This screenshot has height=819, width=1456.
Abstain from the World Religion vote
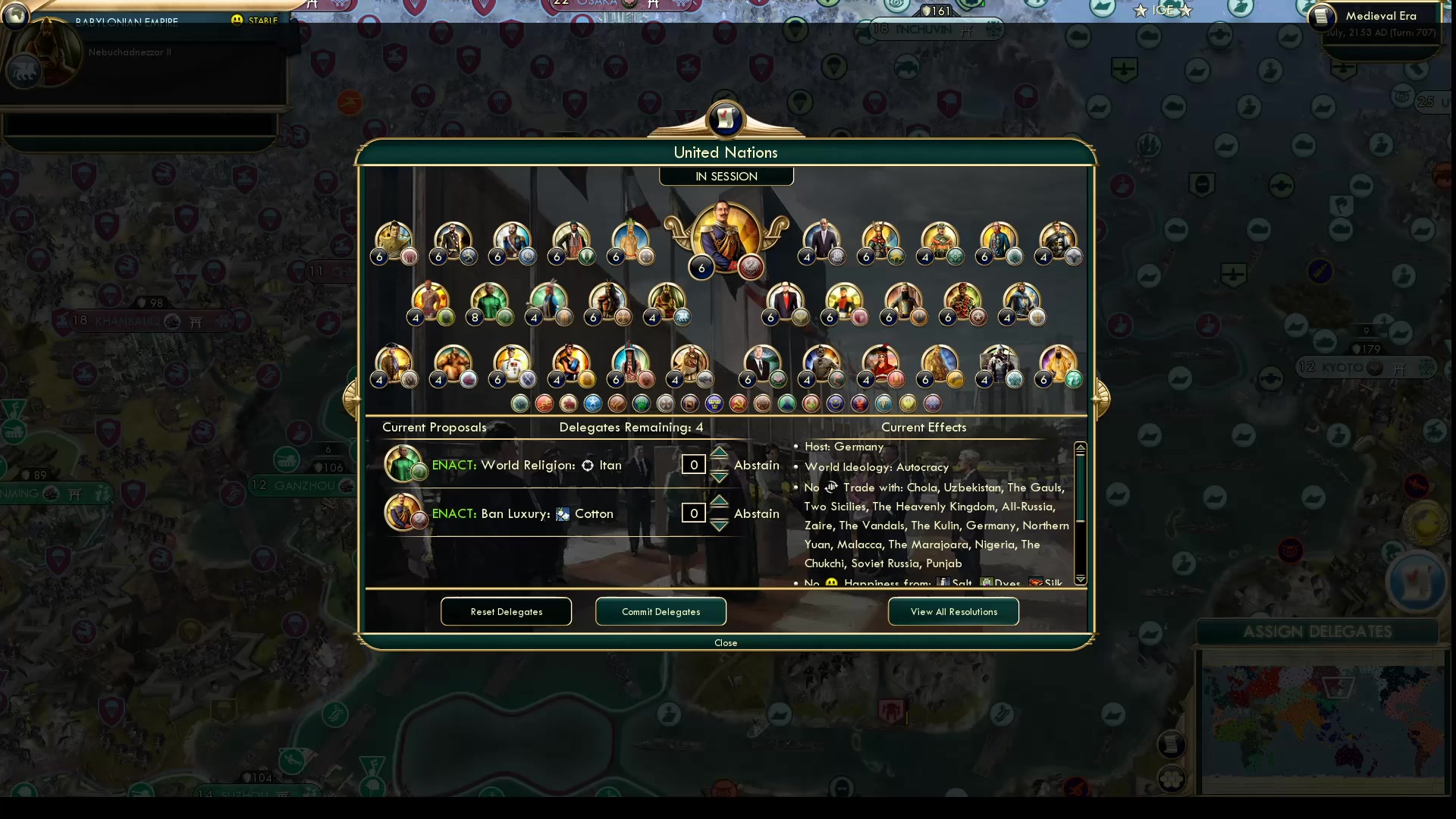(756, 465)
